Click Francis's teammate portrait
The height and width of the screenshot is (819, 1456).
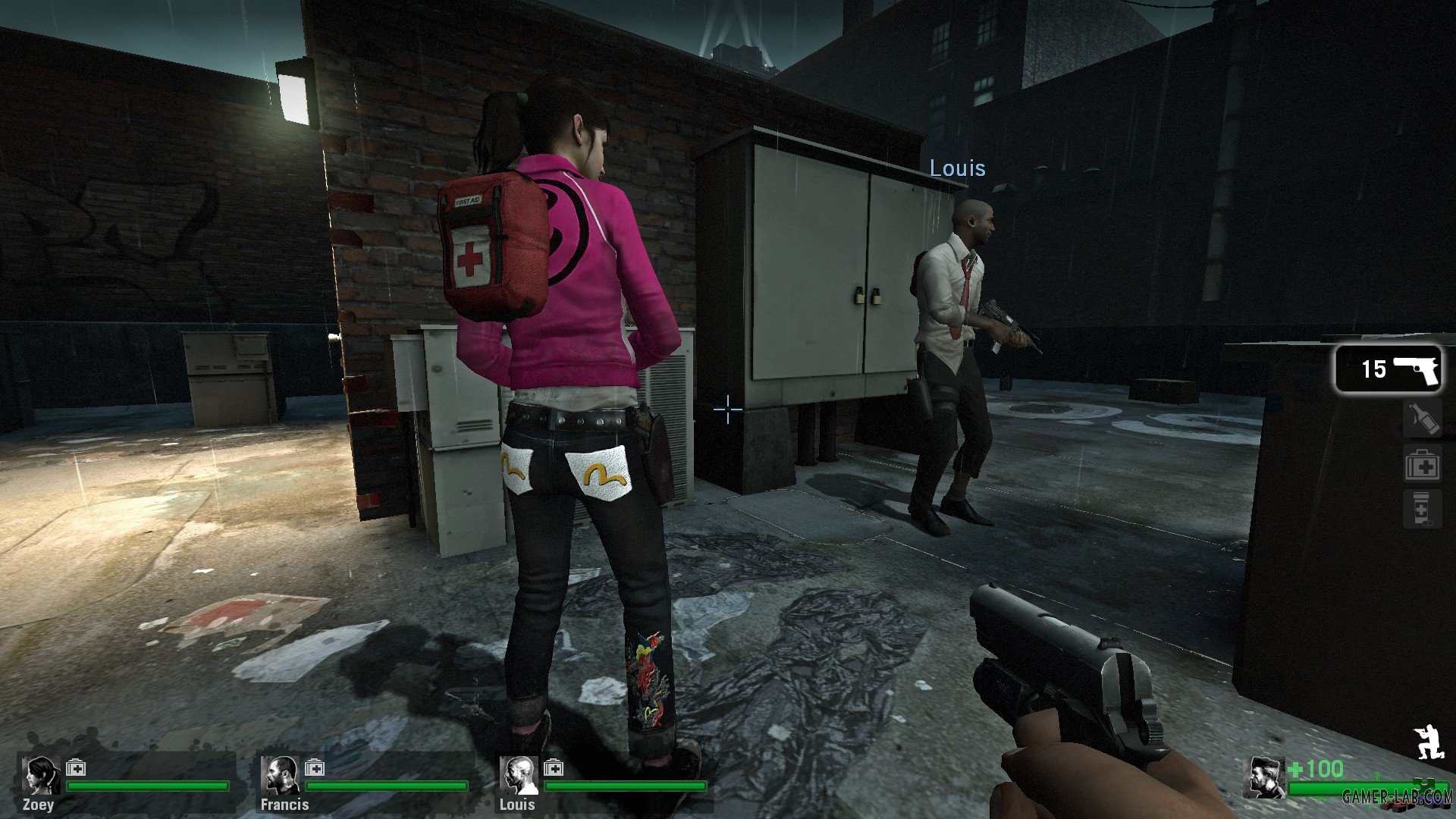(280, 775)
